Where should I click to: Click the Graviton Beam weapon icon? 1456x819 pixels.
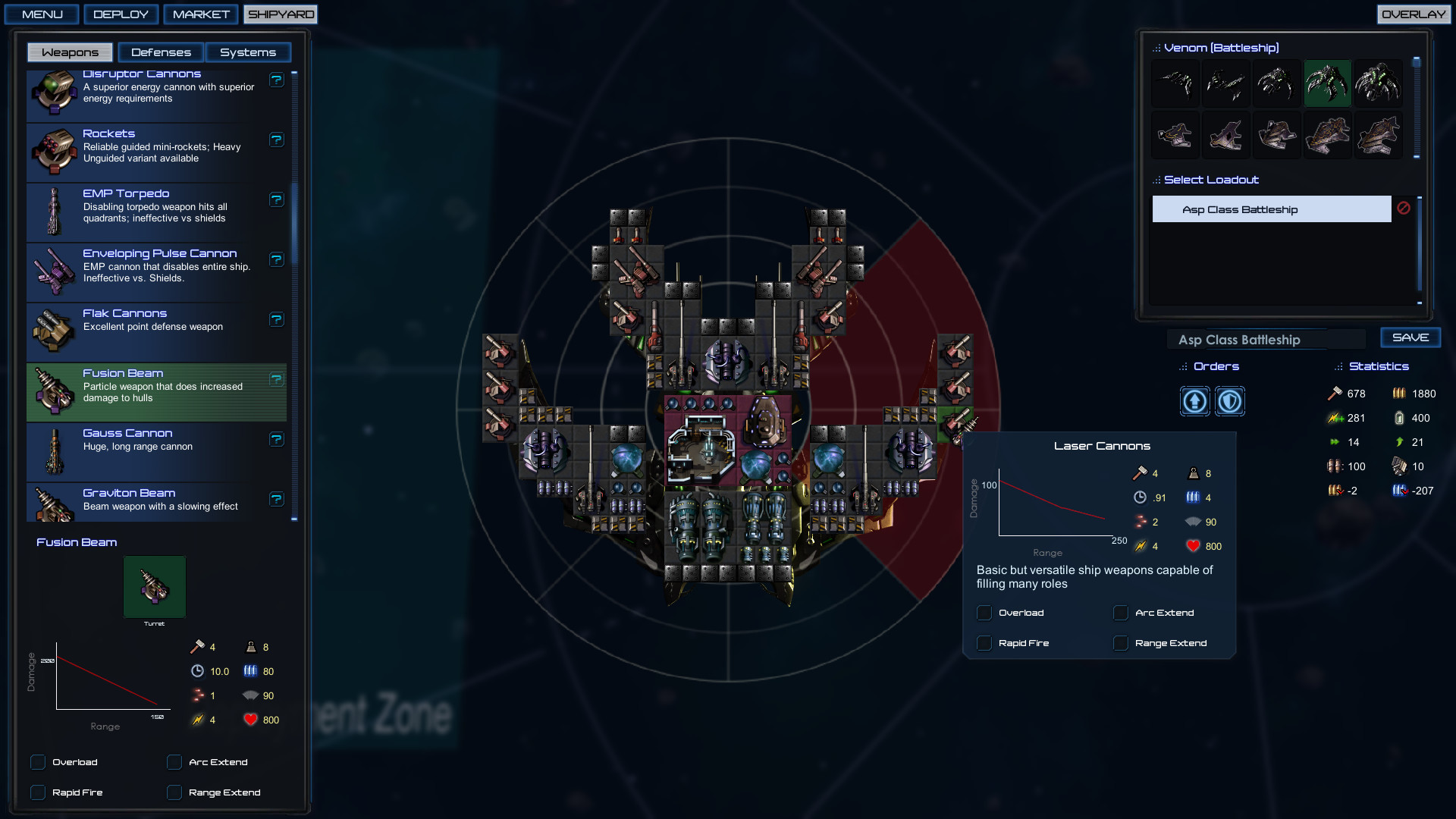point(53,503)
